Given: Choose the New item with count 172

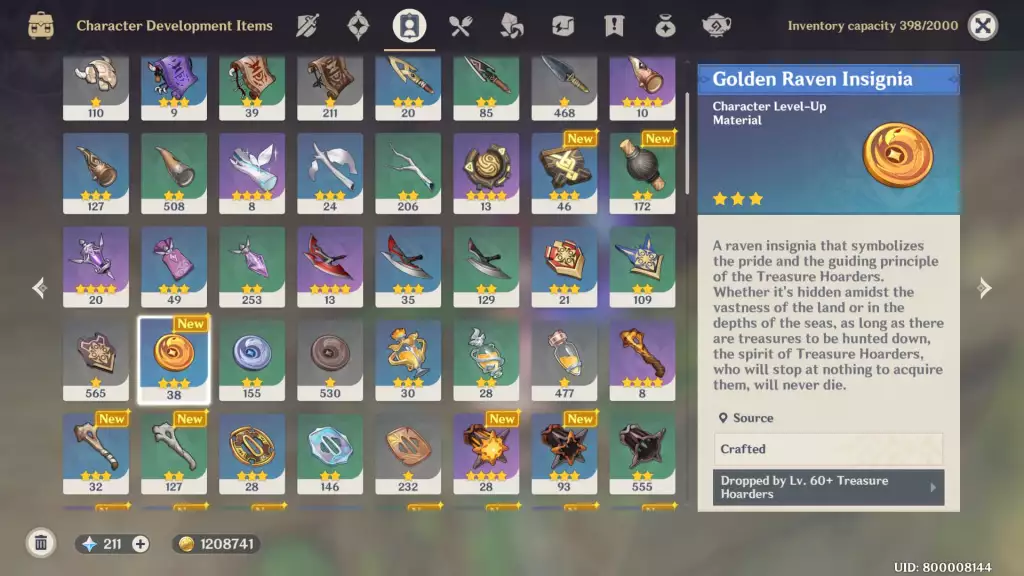Looking at the screenshot, I should [x=642, y=173].
